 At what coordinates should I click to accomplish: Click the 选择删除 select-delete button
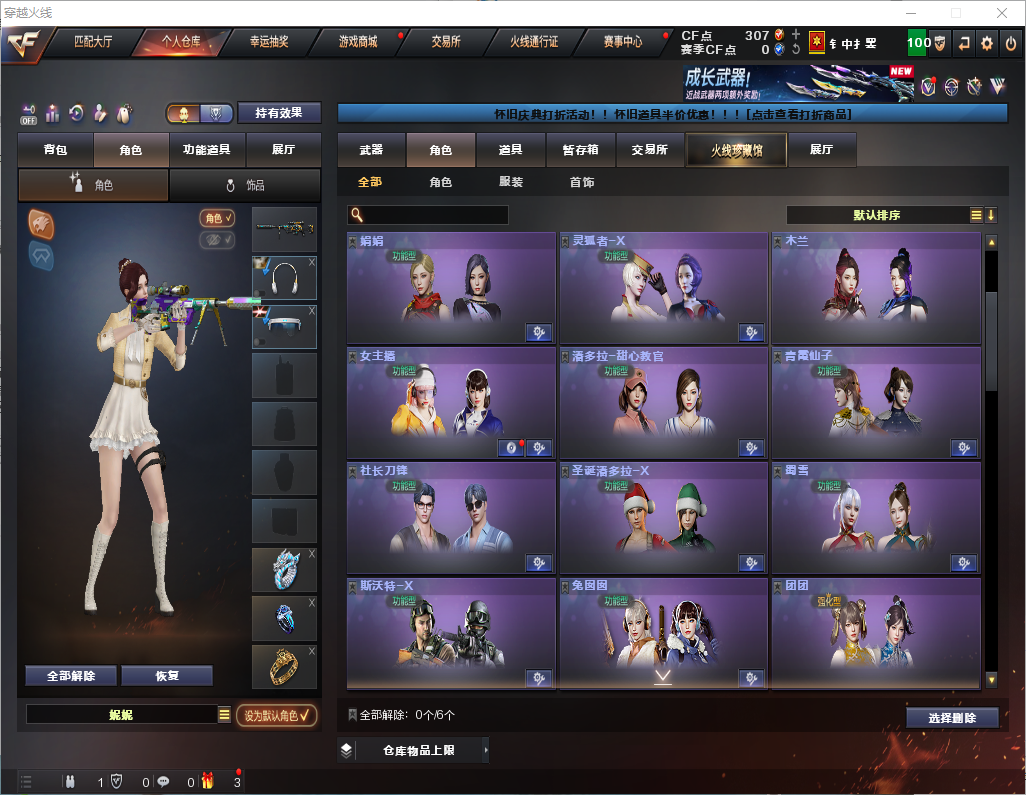[x=952, y=718]
